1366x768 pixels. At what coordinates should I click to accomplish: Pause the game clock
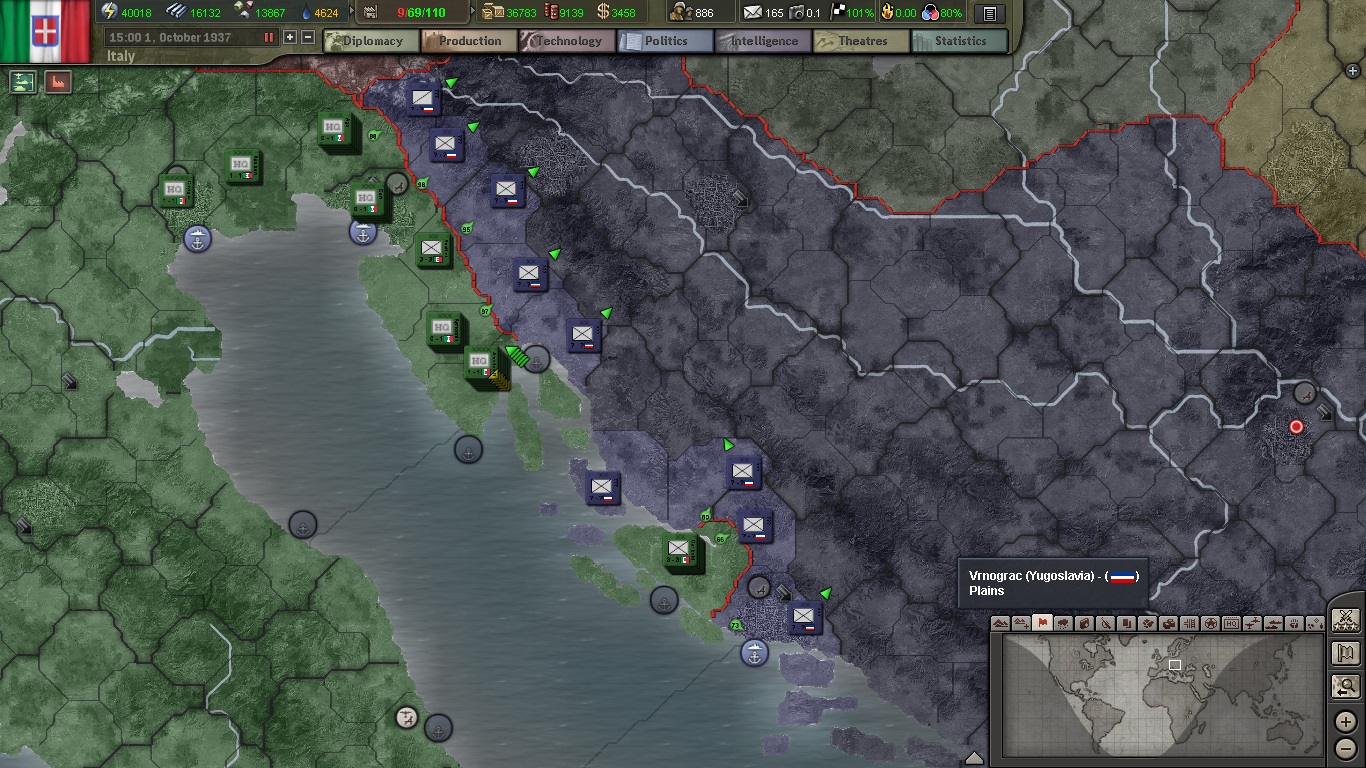[269, 37]
